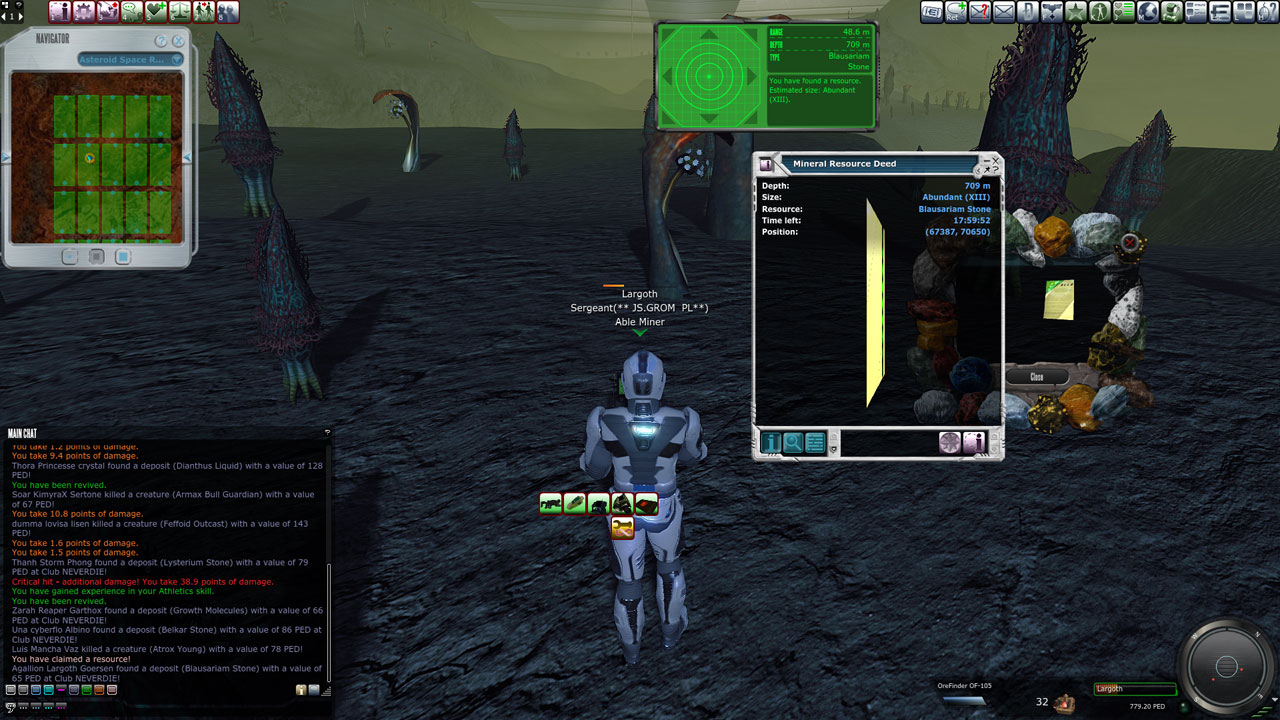Select the speech bubbles action icon
The image size is (1280, 720).
point(131,12)
